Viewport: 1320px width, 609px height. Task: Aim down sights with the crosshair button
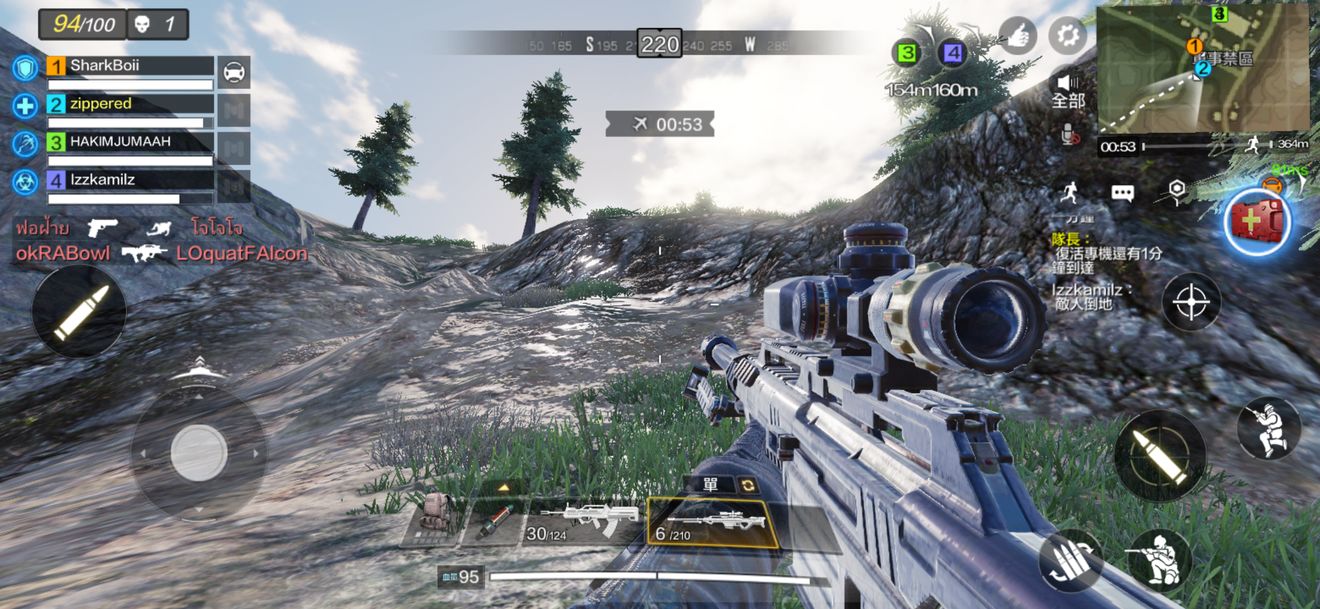(x=1191, y=301)
